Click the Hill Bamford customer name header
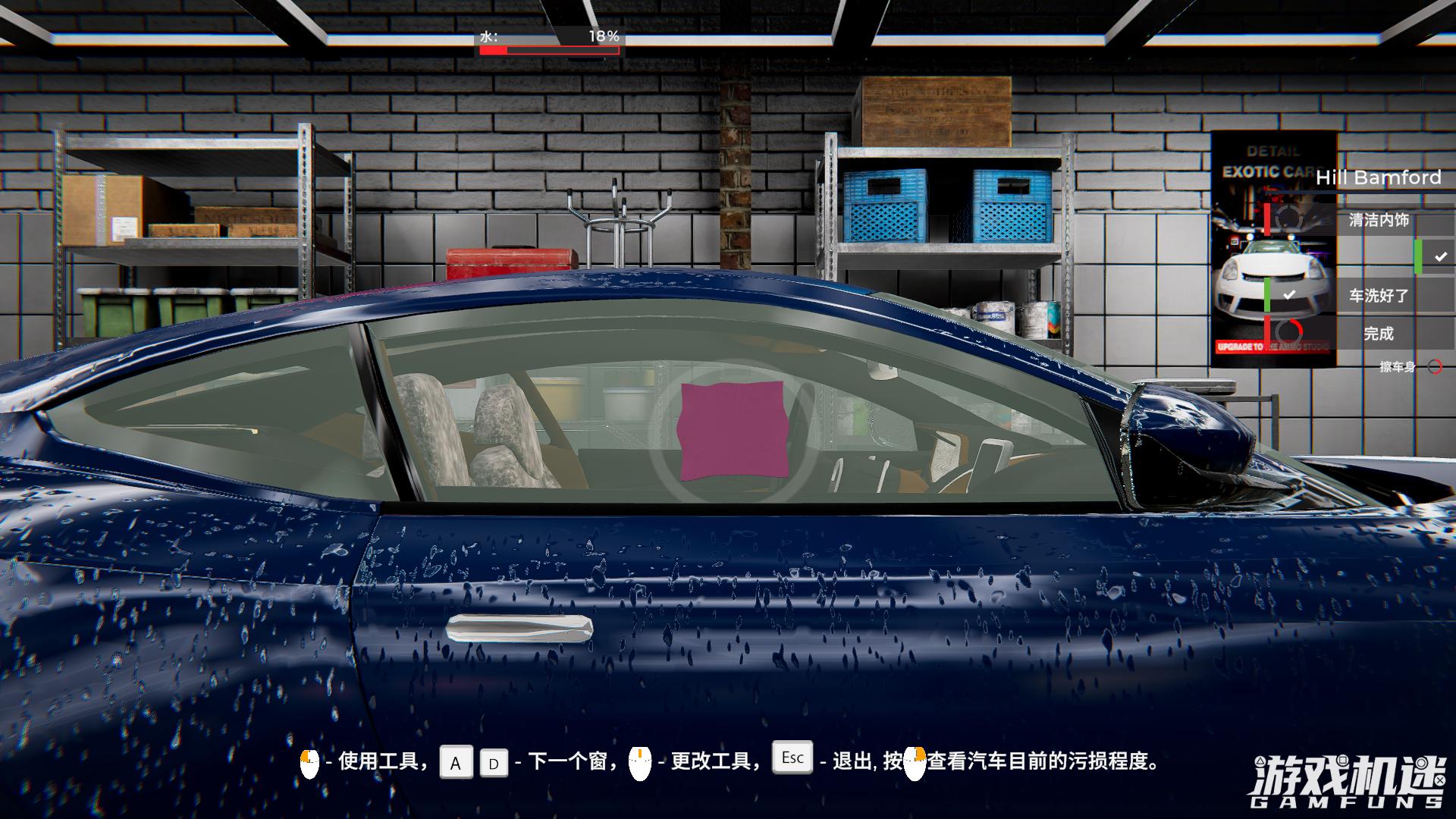This screenshot has width=1456, height=819. (1378, 177)
